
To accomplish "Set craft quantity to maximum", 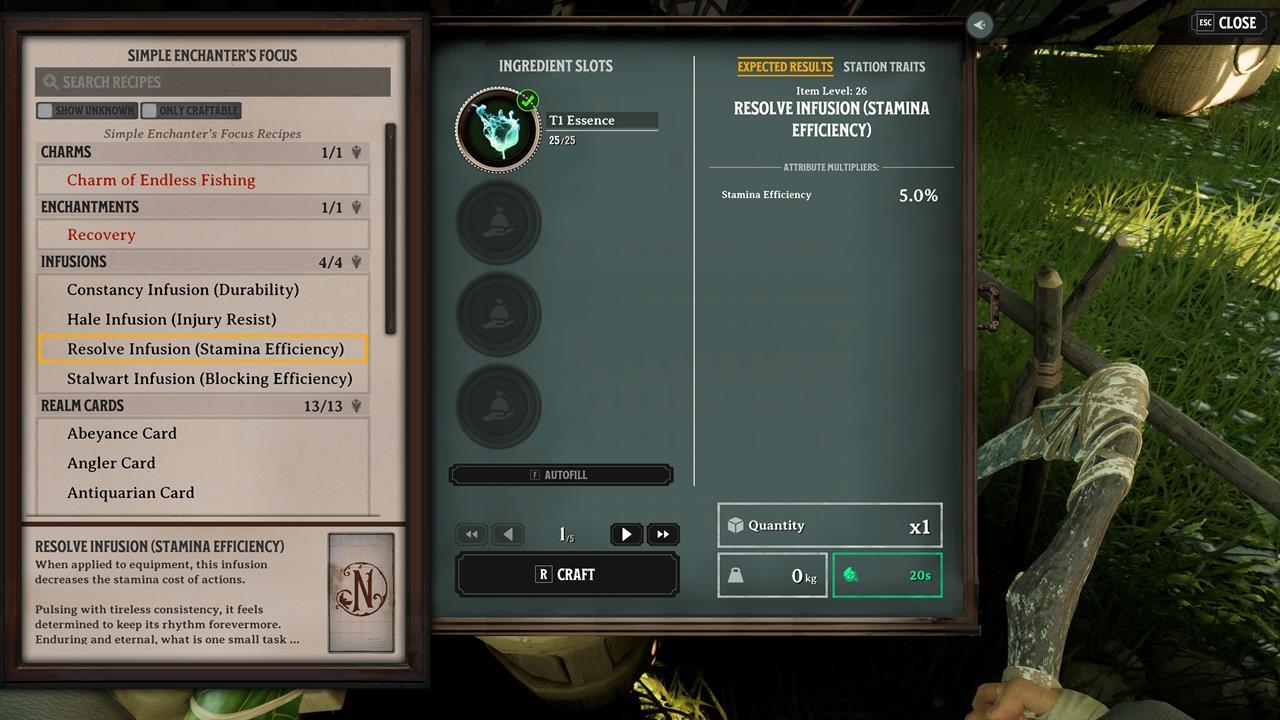I will pyautogui.click(x=663, y=535).
